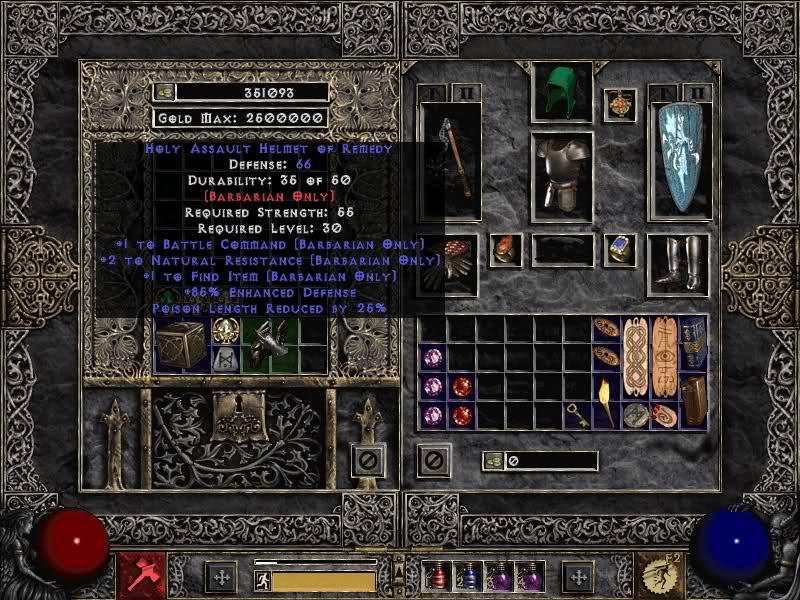Pick up the key in inventory
800x600 pixels.
click(577, 414)
